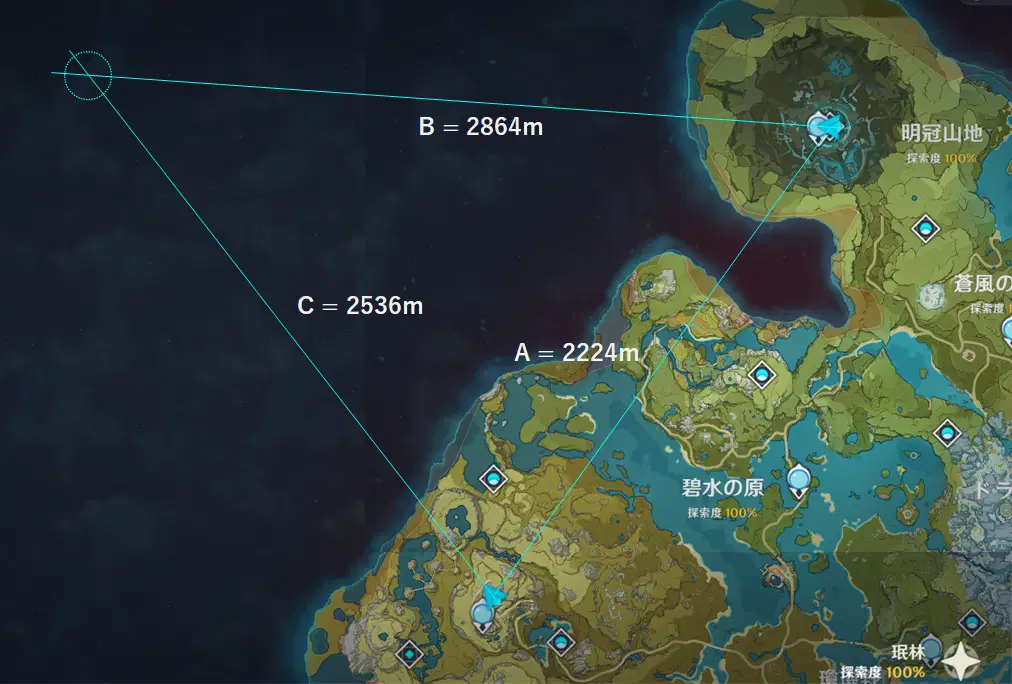Select the teleport waypoint where lines A and C meet
1012x684 pixels.
point(483,614)
